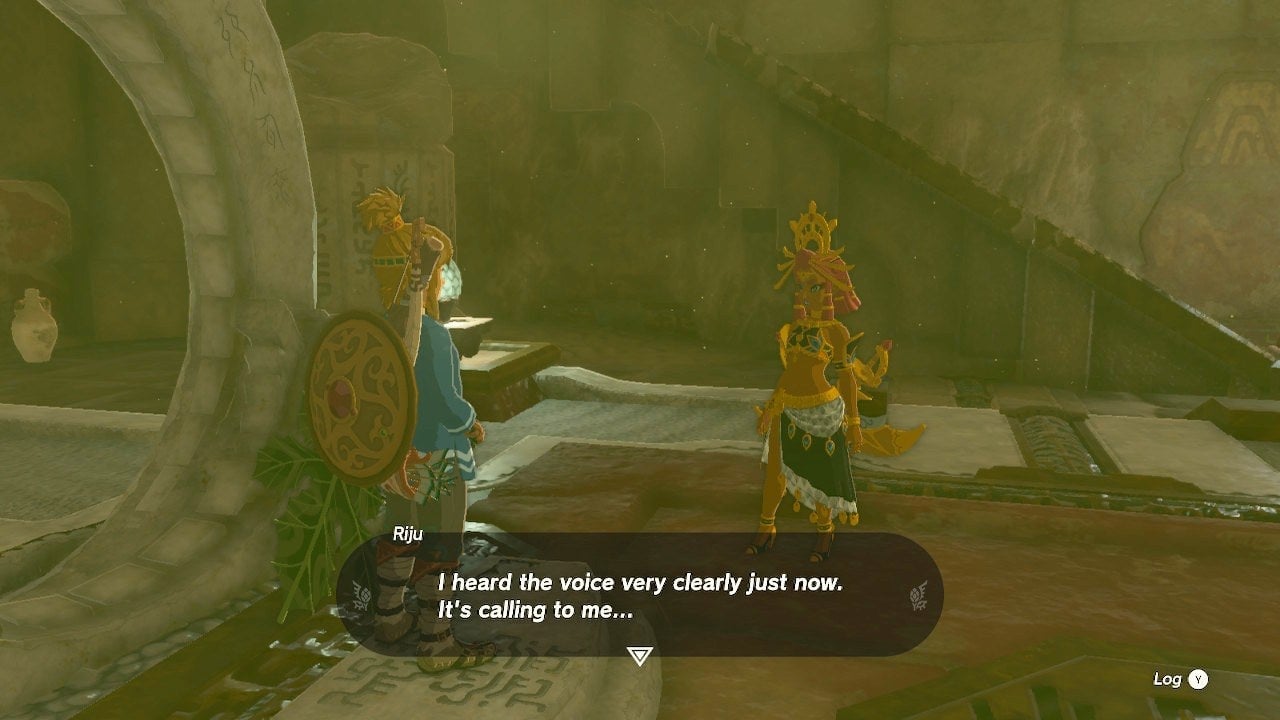Click the Gerudo emblem on dialogue box right
The image size is (1280, 720).
coord(916,595)
